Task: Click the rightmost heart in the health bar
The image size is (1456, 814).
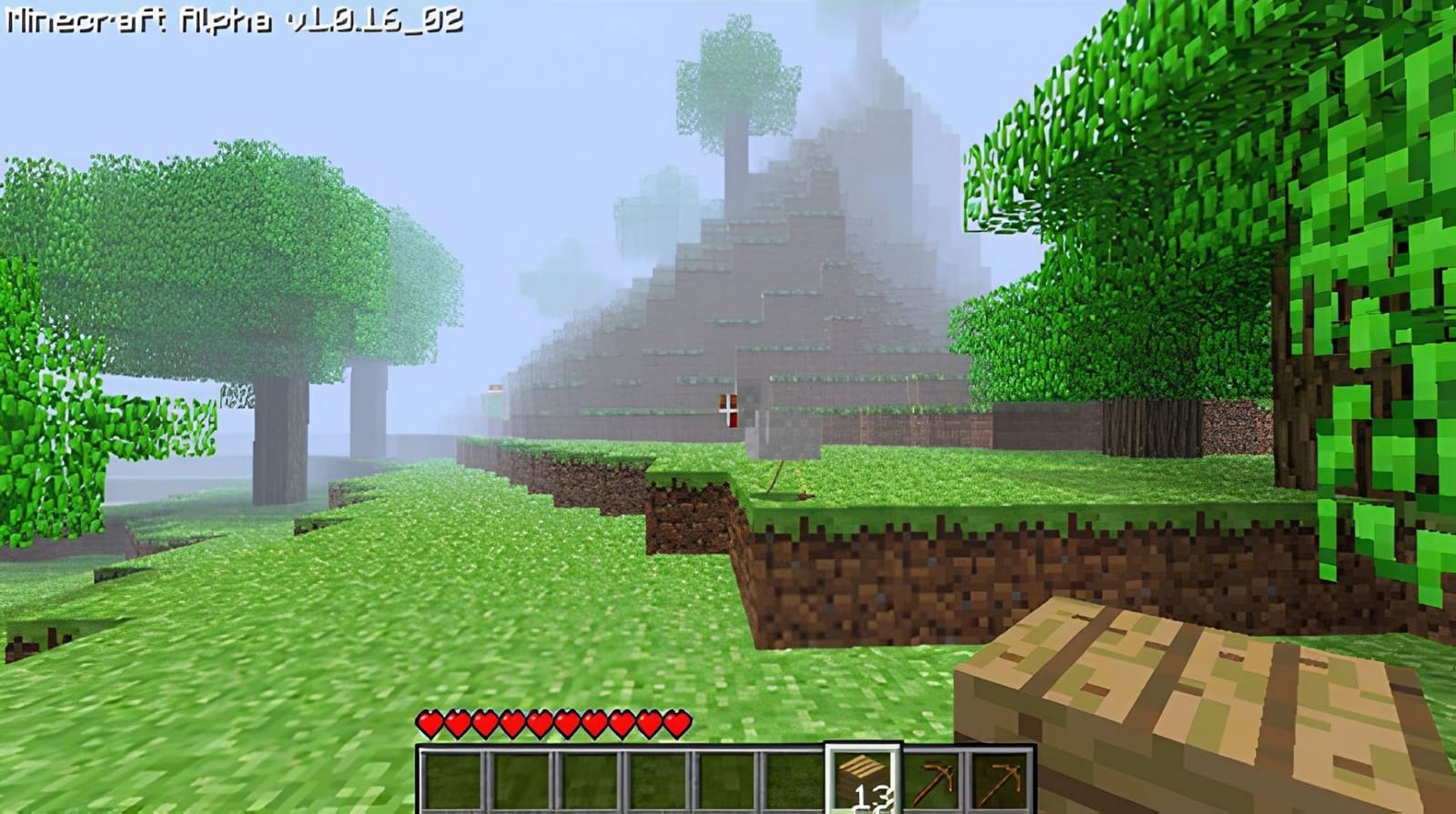Action: 678,723
